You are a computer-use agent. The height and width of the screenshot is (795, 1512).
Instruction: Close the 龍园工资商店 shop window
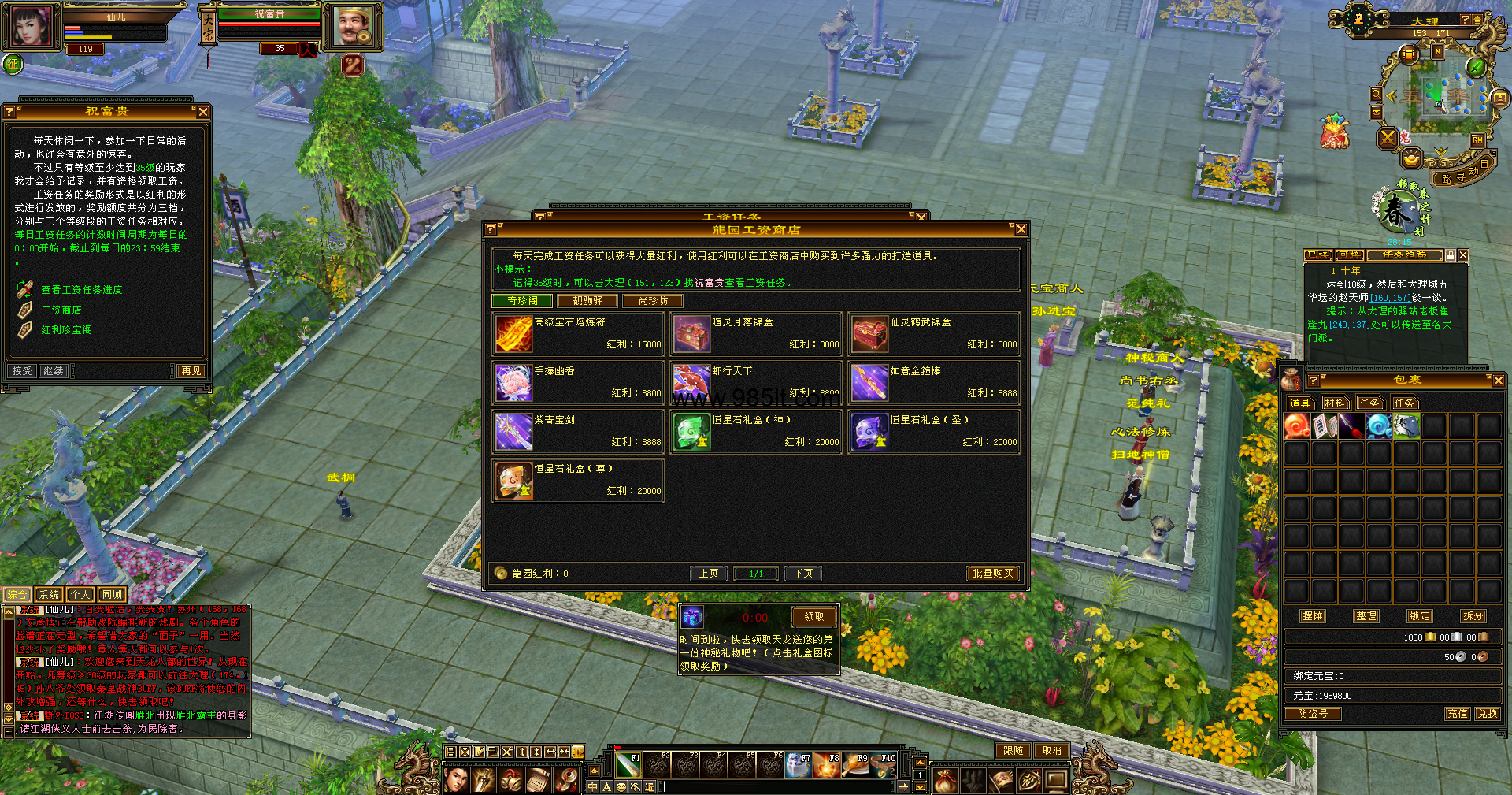tap(1021, 229)
